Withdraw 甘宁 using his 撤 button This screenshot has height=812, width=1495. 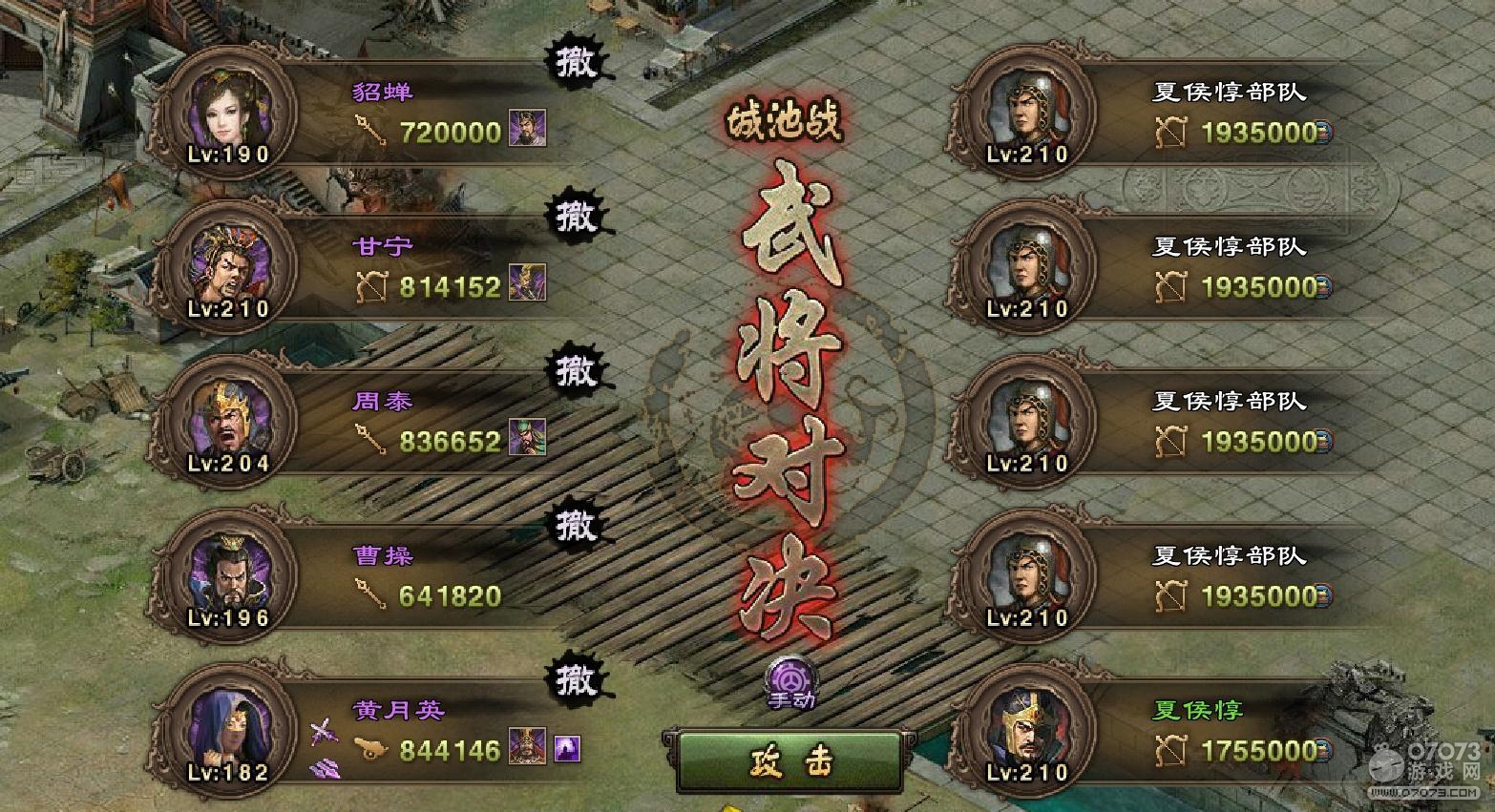pos(576,217)
